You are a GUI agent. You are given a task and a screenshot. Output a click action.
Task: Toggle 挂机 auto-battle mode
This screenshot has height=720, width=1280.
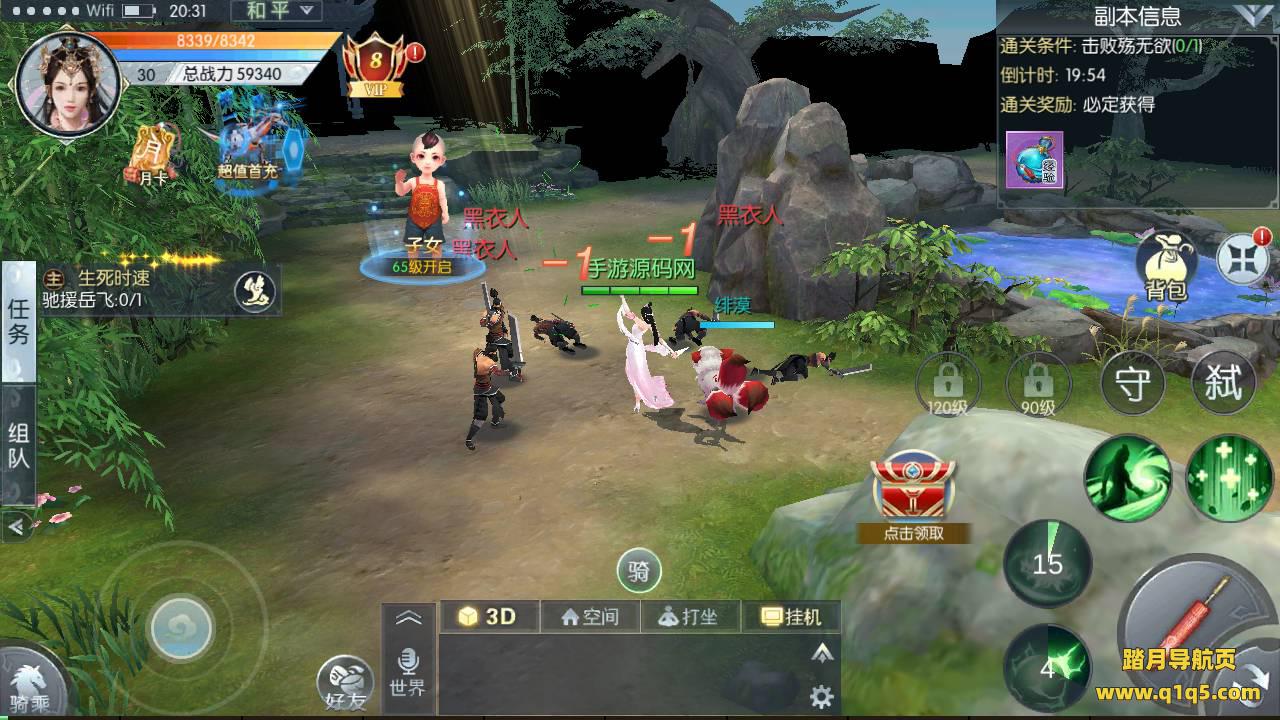790,617
